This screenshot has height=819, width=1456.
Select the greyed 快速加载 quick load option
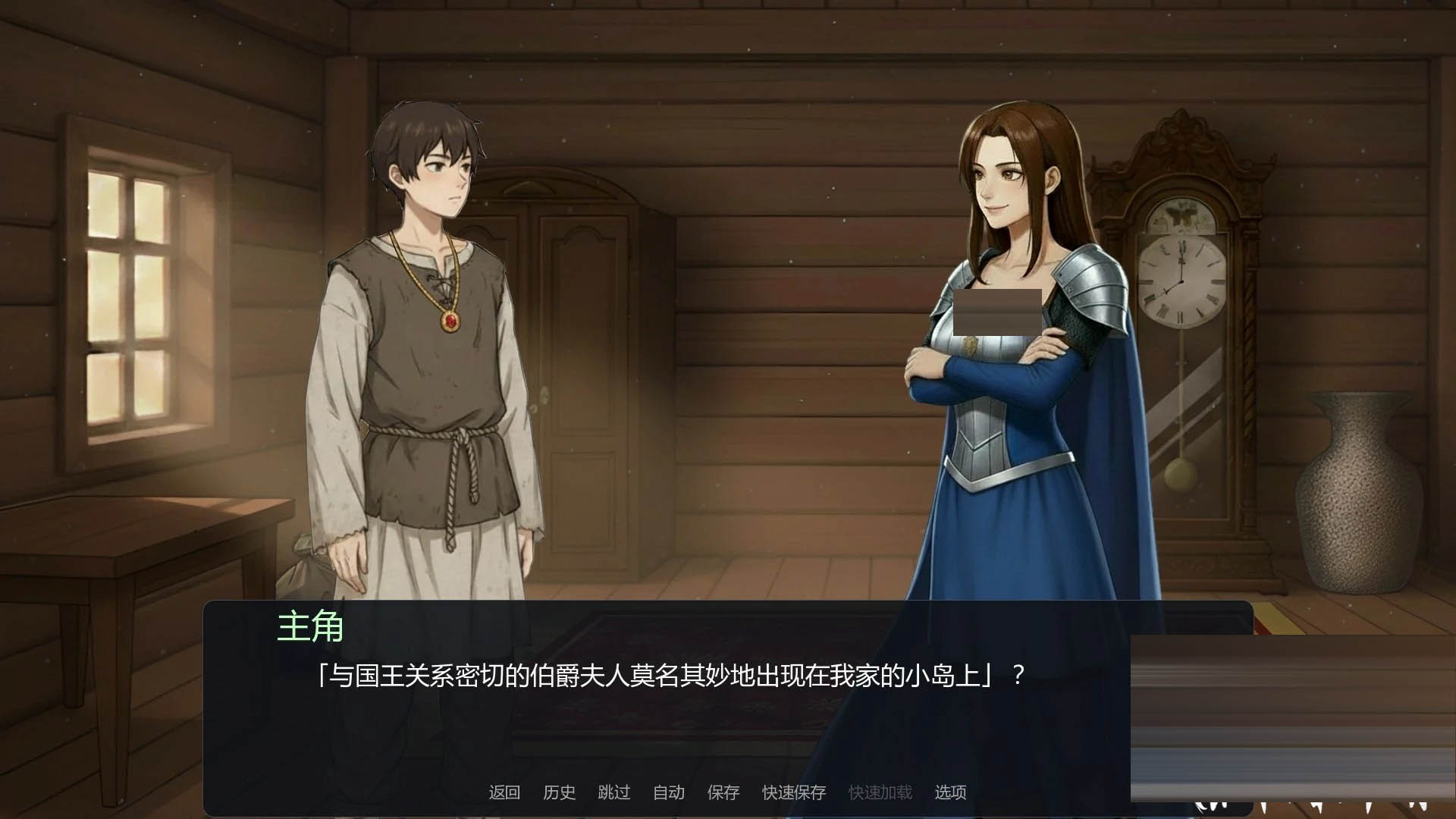click(880, 792)
